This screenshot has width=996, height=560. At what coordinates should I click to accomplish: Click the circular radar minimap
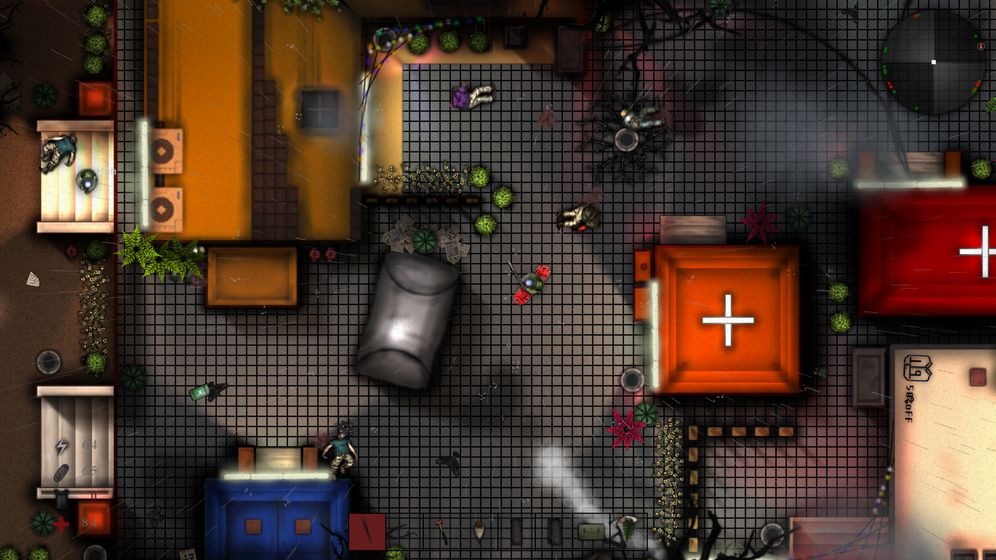[x=933, y=62]
